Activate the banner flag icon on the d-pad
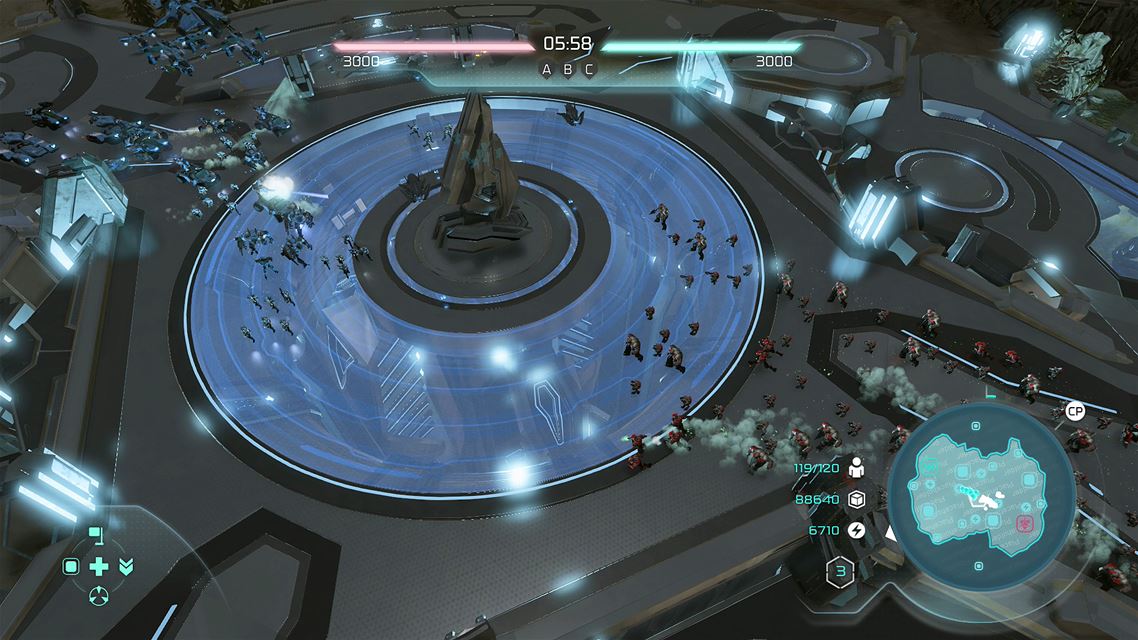 point(96,534)
